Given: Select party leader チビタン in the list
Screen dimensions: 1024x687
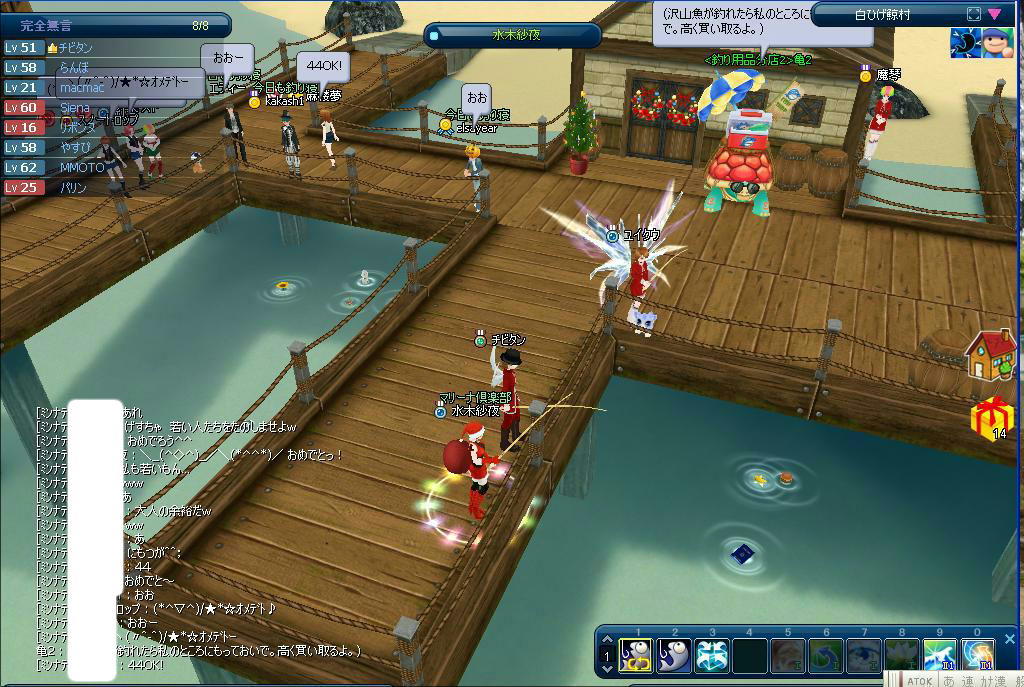Looking at the screenshot, I should (x=76, y=47).
